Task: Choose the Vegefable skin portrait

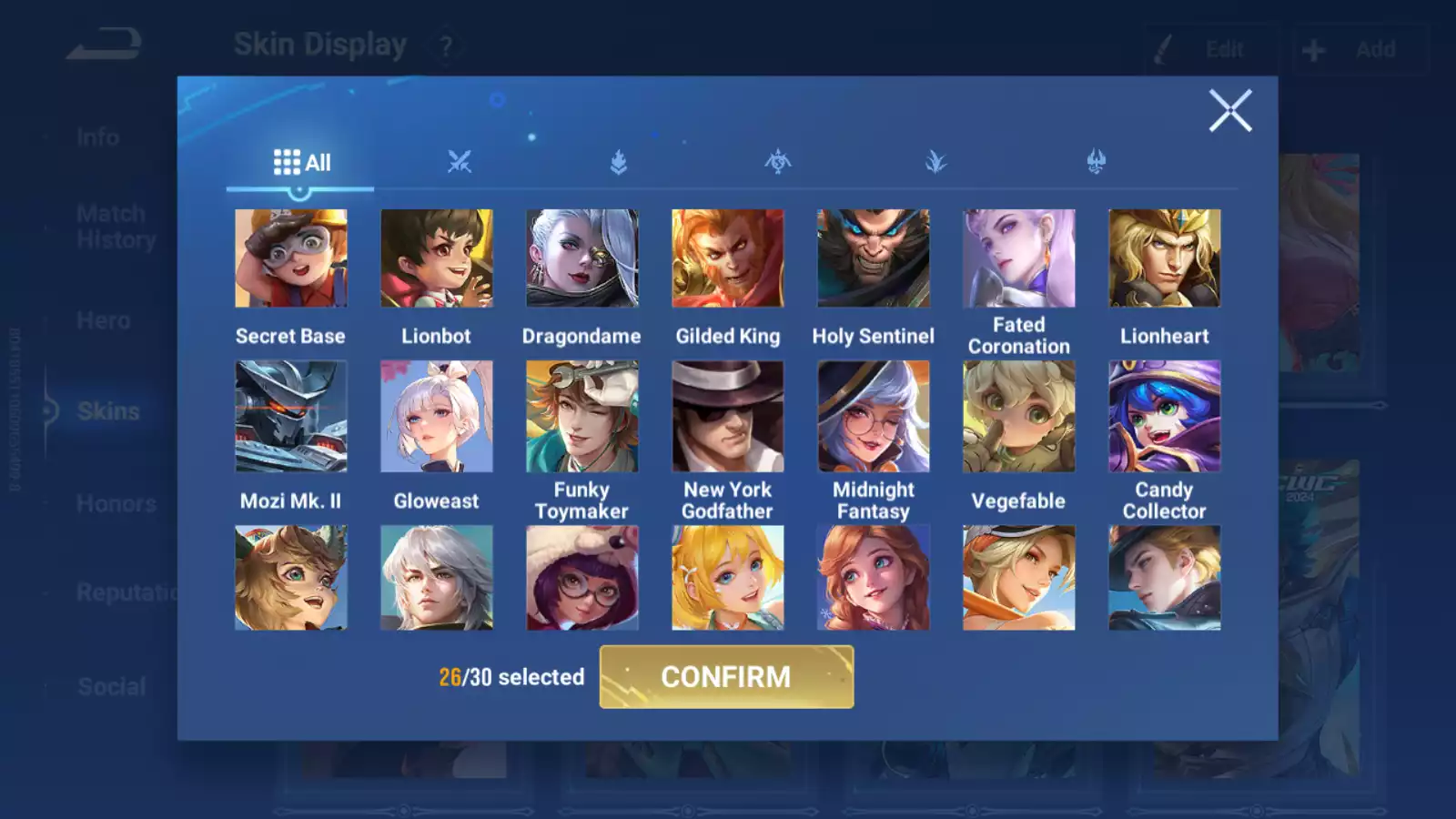Action: pyautogui.click(x=1018, y=416)
